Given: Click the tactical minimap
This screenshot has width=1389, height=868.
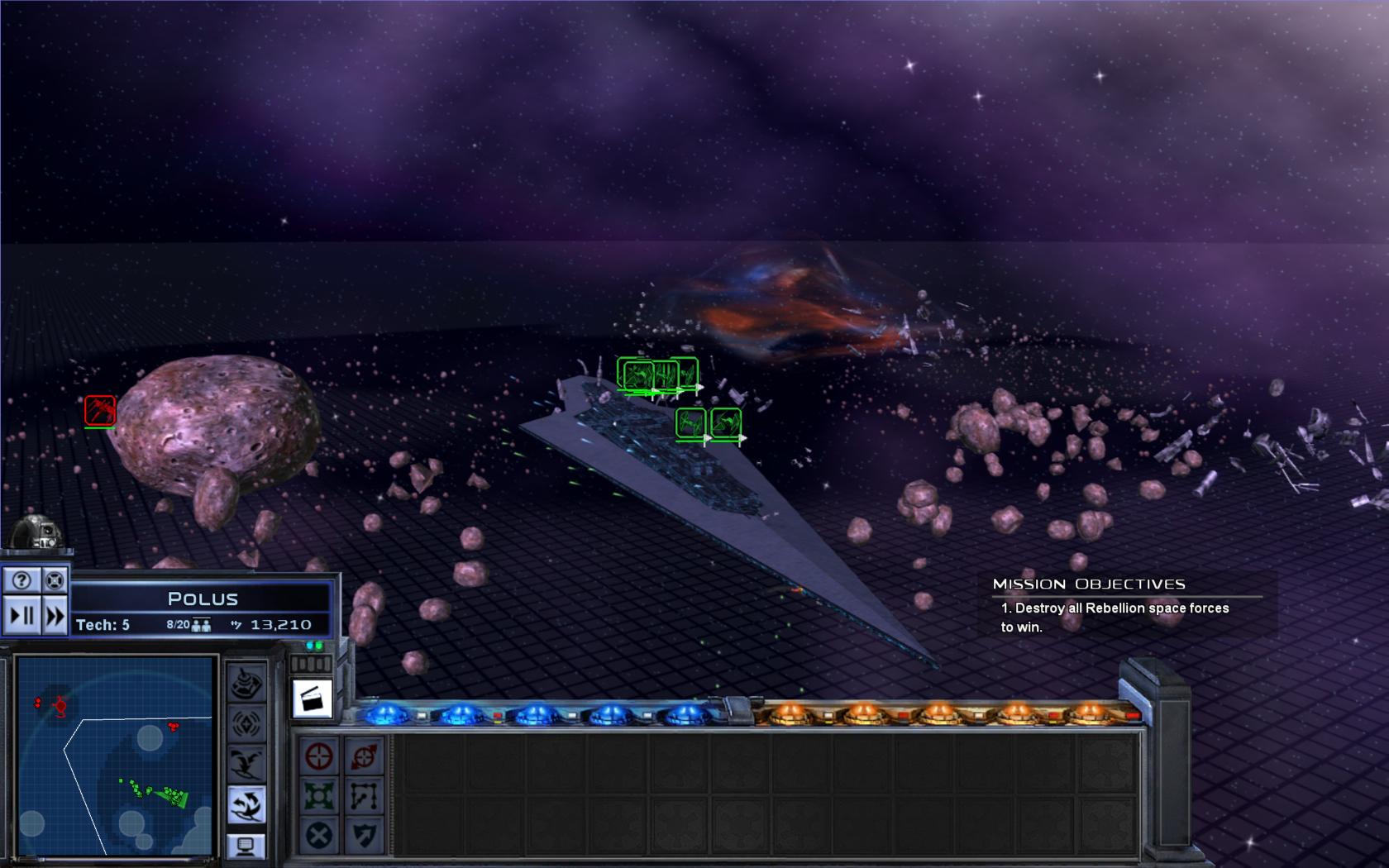Looking at the screenshot, I should pyautogui.click(x=115, y=756).
